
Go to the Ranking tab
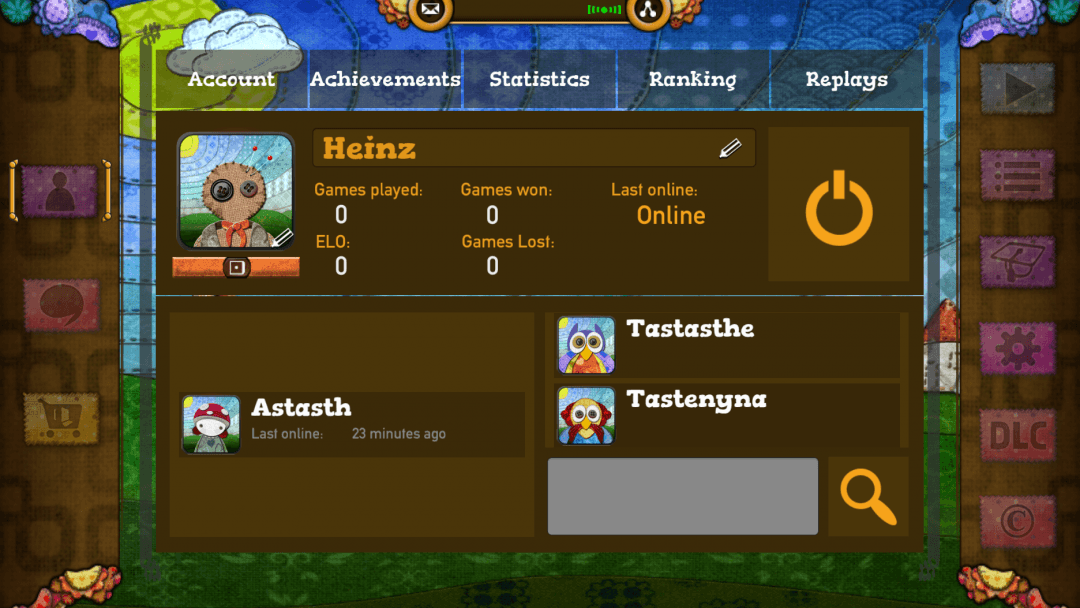692,80
